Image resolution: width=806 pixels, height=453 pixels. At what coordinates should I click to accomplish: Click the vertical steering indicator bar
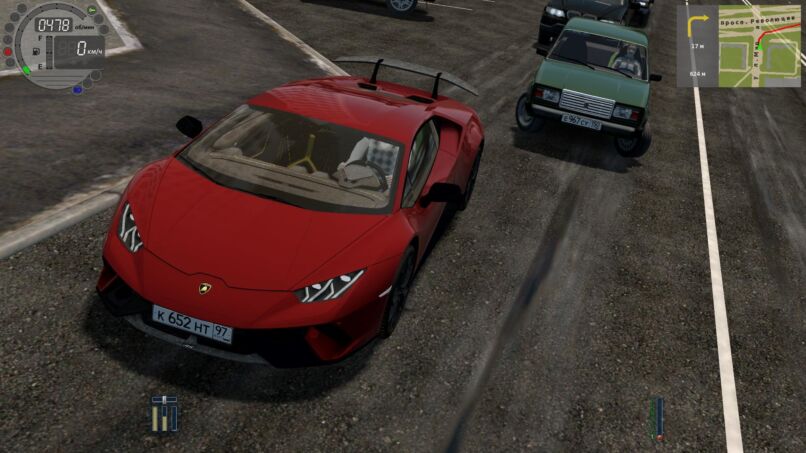point(656,416)
